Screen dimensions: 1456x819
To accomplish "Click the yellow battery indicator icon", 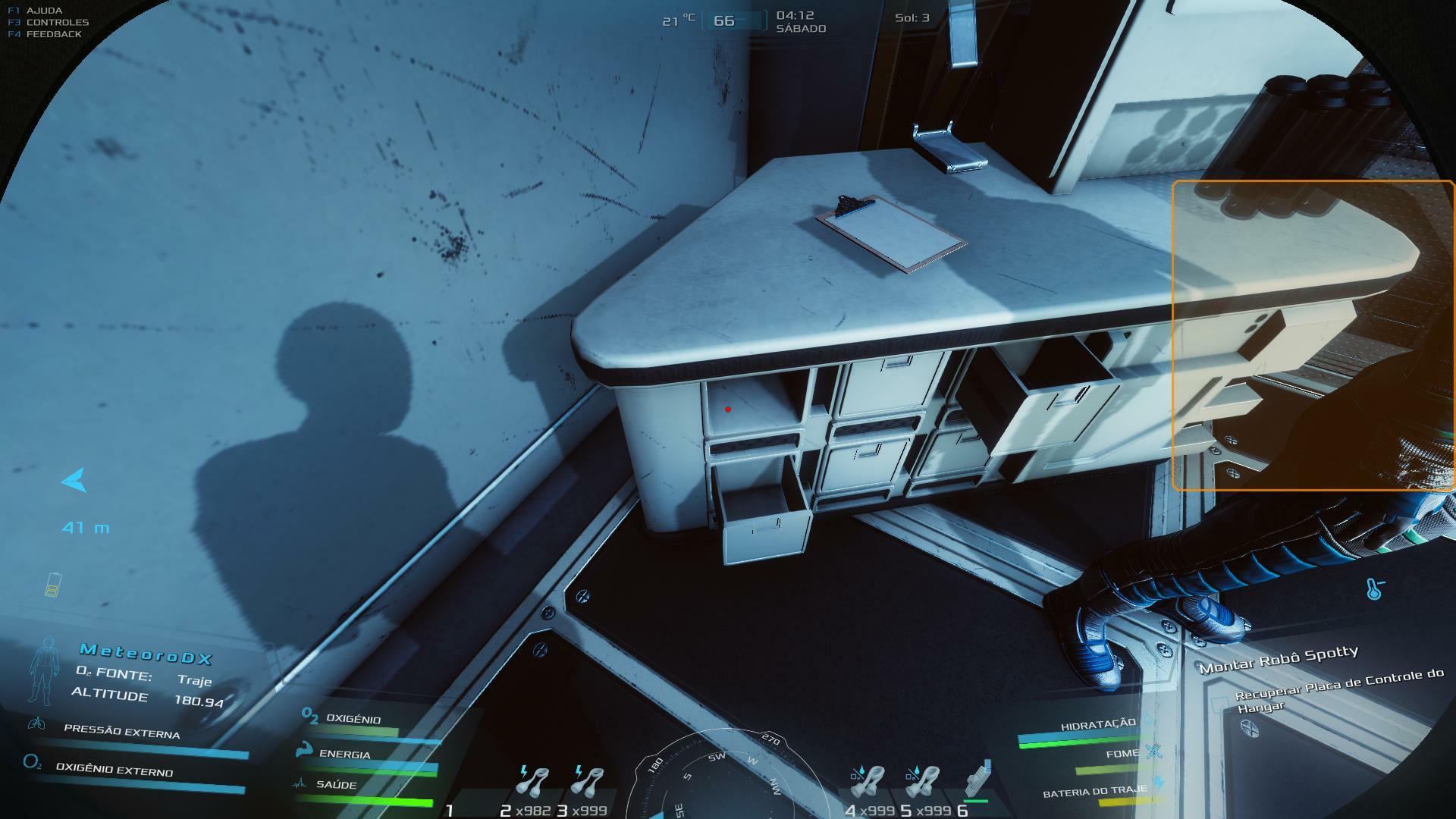I will (x=52, y=585).
